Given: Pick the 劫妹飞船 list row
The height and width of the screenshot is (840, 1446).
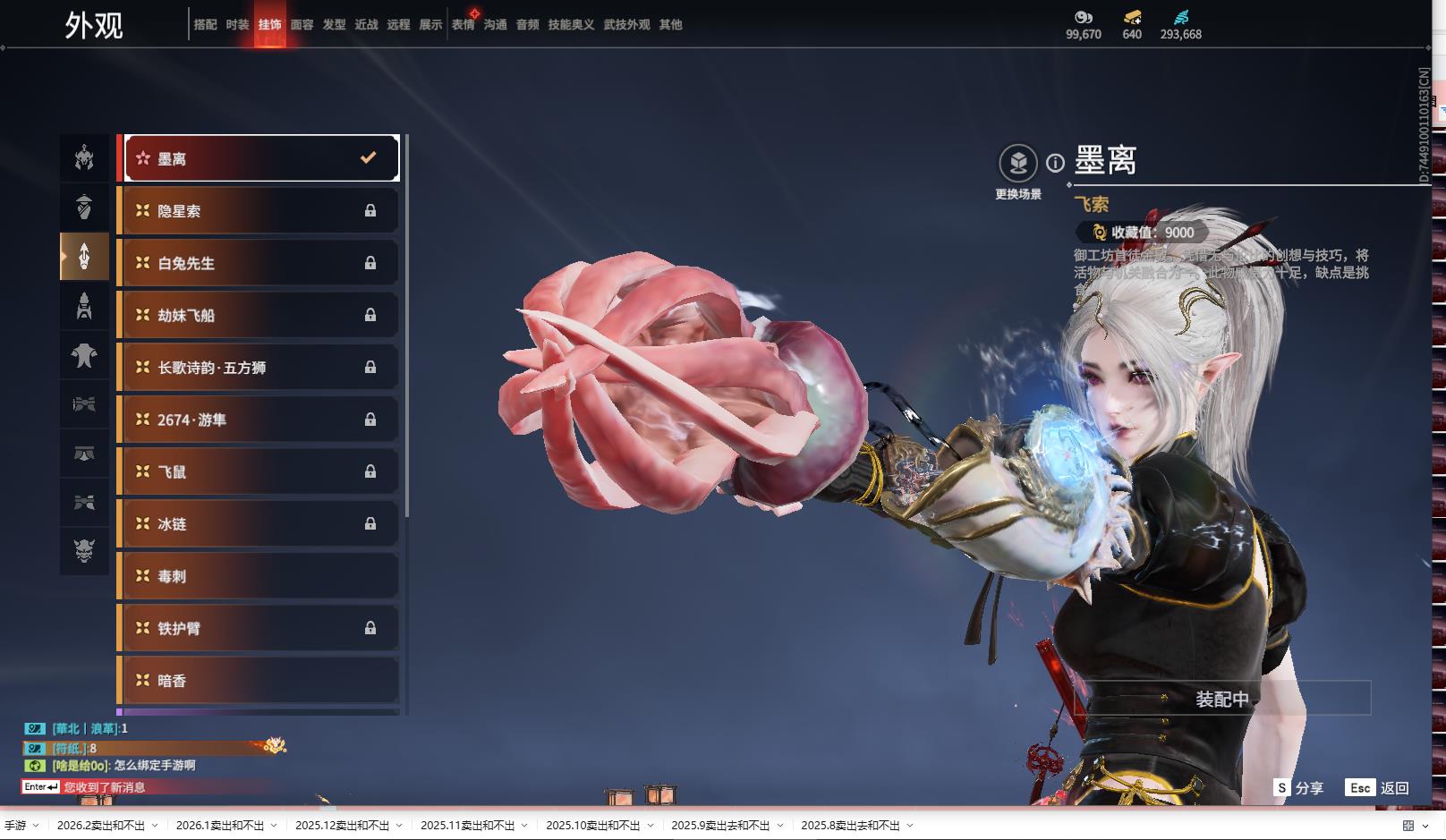Looking at the screenshot, I should (259, 315).
